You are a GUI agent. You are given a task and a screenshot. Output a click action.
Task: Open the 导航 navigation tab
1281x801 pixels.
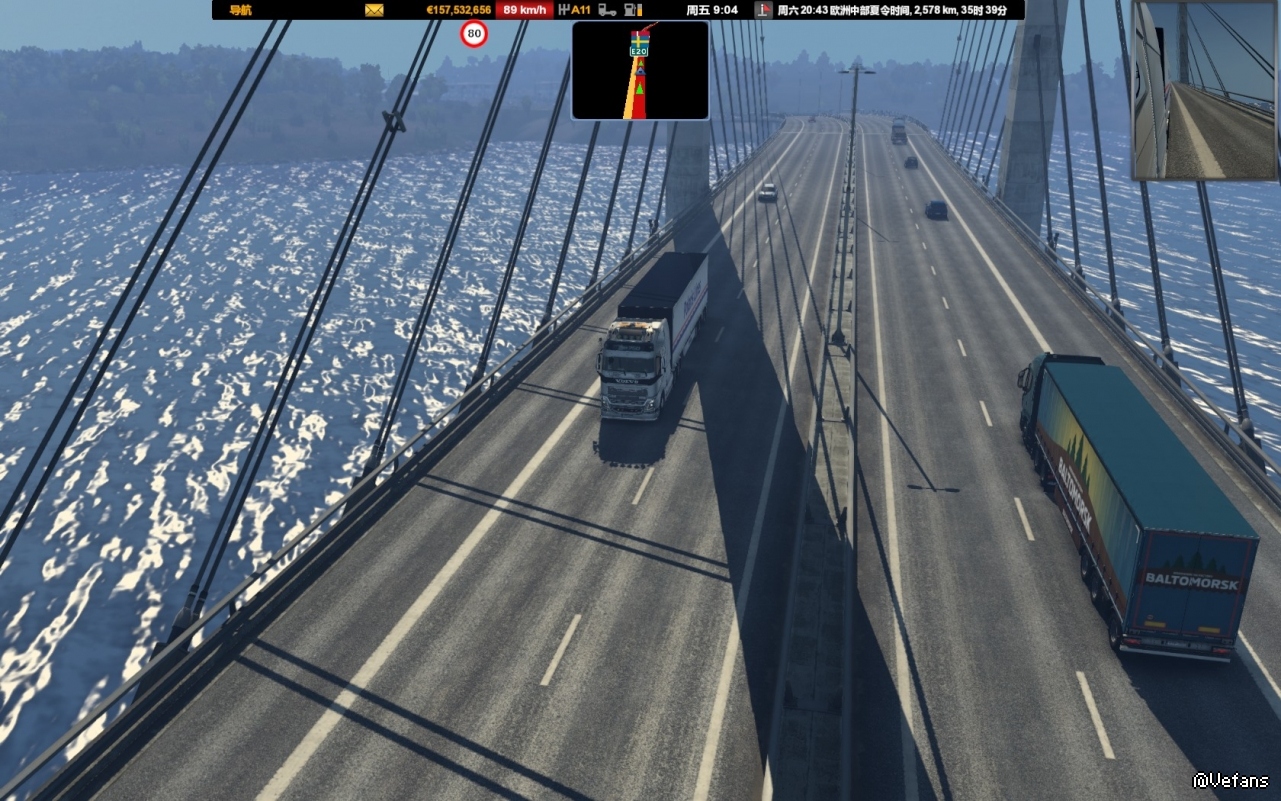coord(240,10)
